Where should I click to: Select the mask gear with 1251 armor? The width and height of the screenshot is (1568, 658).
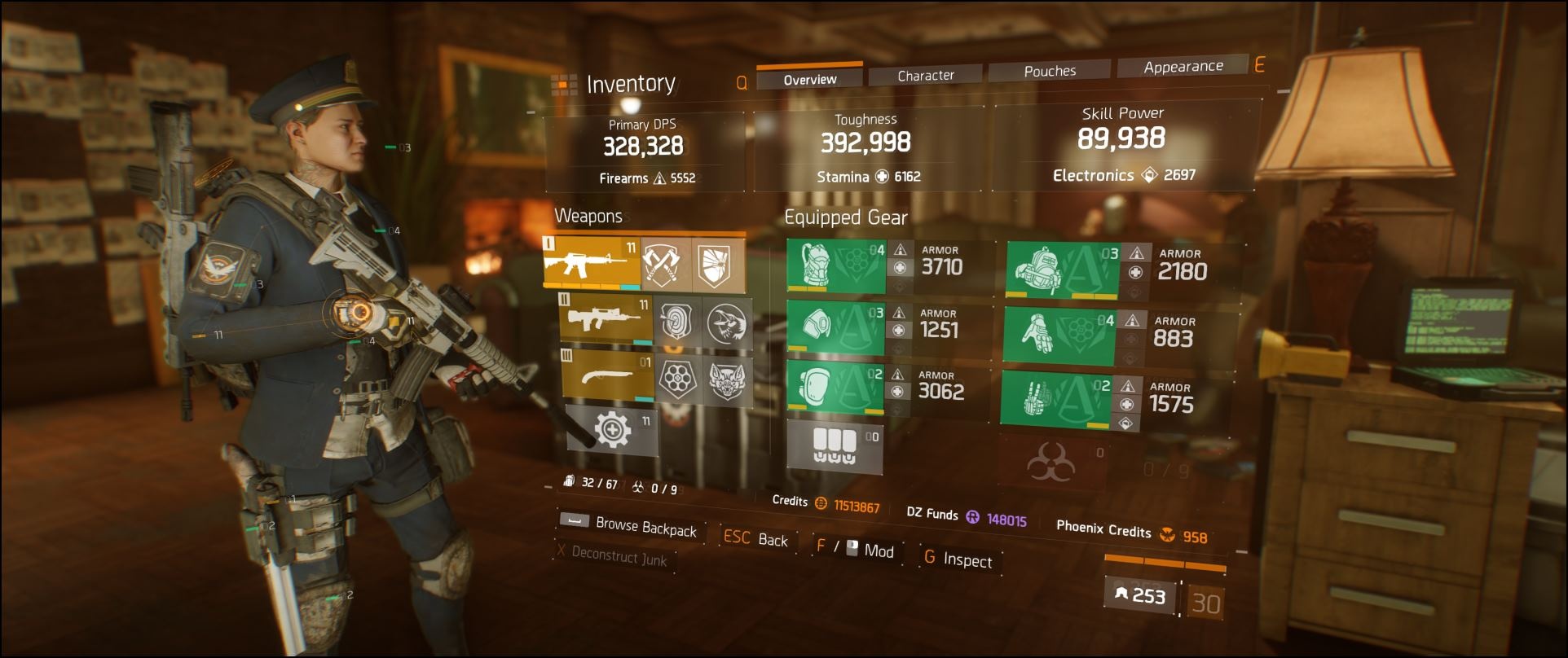pyautogui.click(x=835, y=327)
